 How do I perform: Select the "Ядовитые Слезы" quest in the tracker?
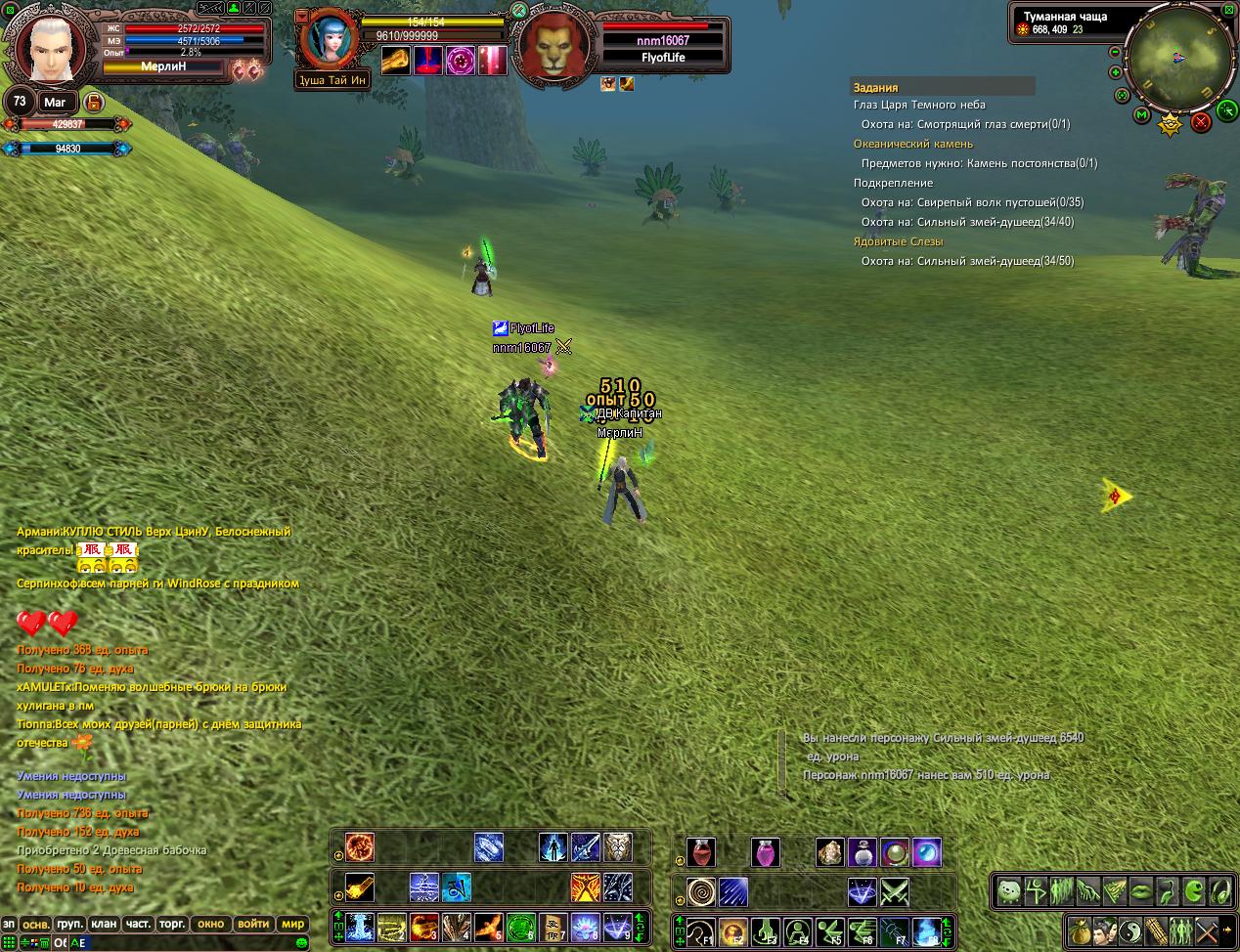tap(898, 241)
